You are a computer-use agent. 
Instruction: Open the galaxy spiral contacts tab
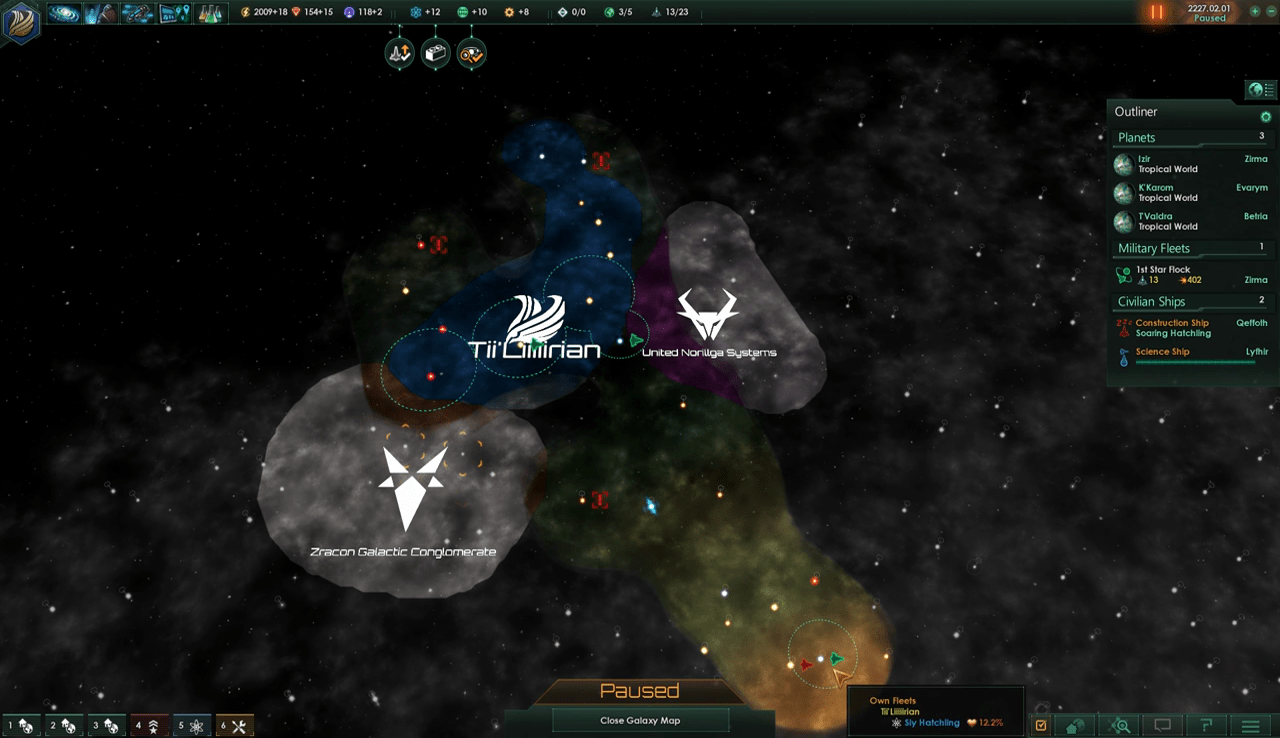coord(64,13)
